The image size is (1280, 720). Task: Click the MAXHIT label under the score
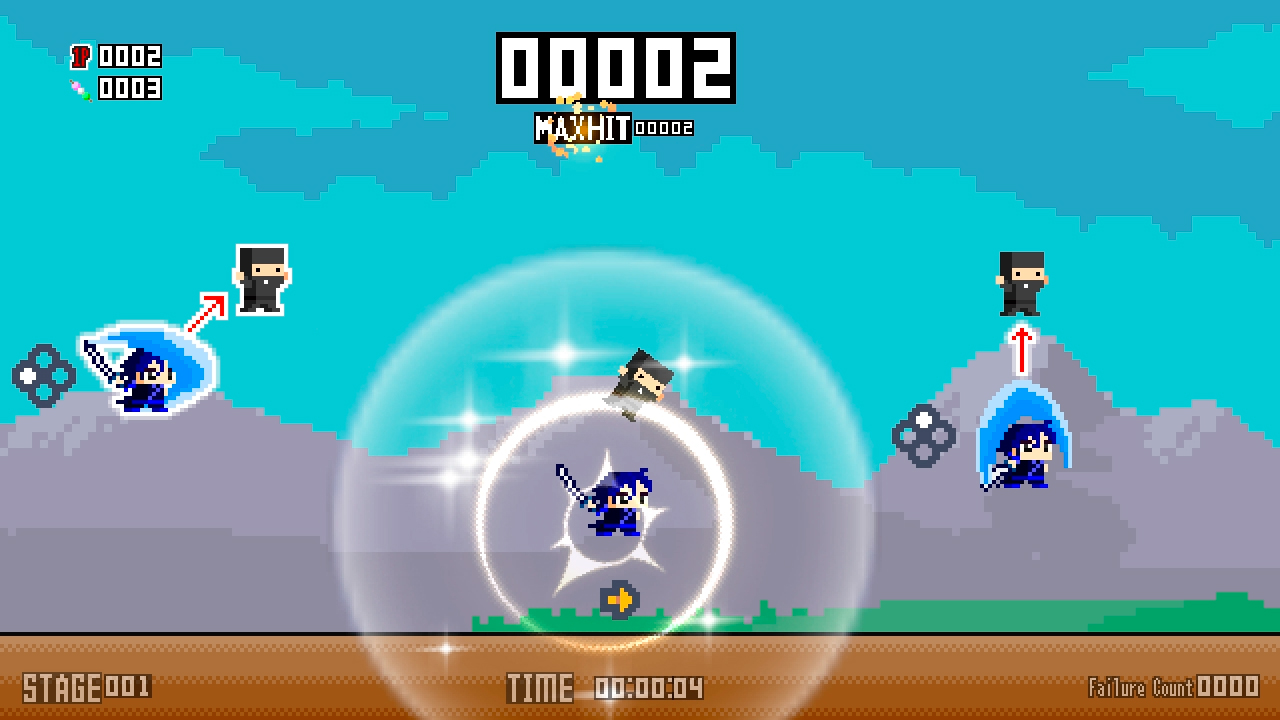[583, 127]
